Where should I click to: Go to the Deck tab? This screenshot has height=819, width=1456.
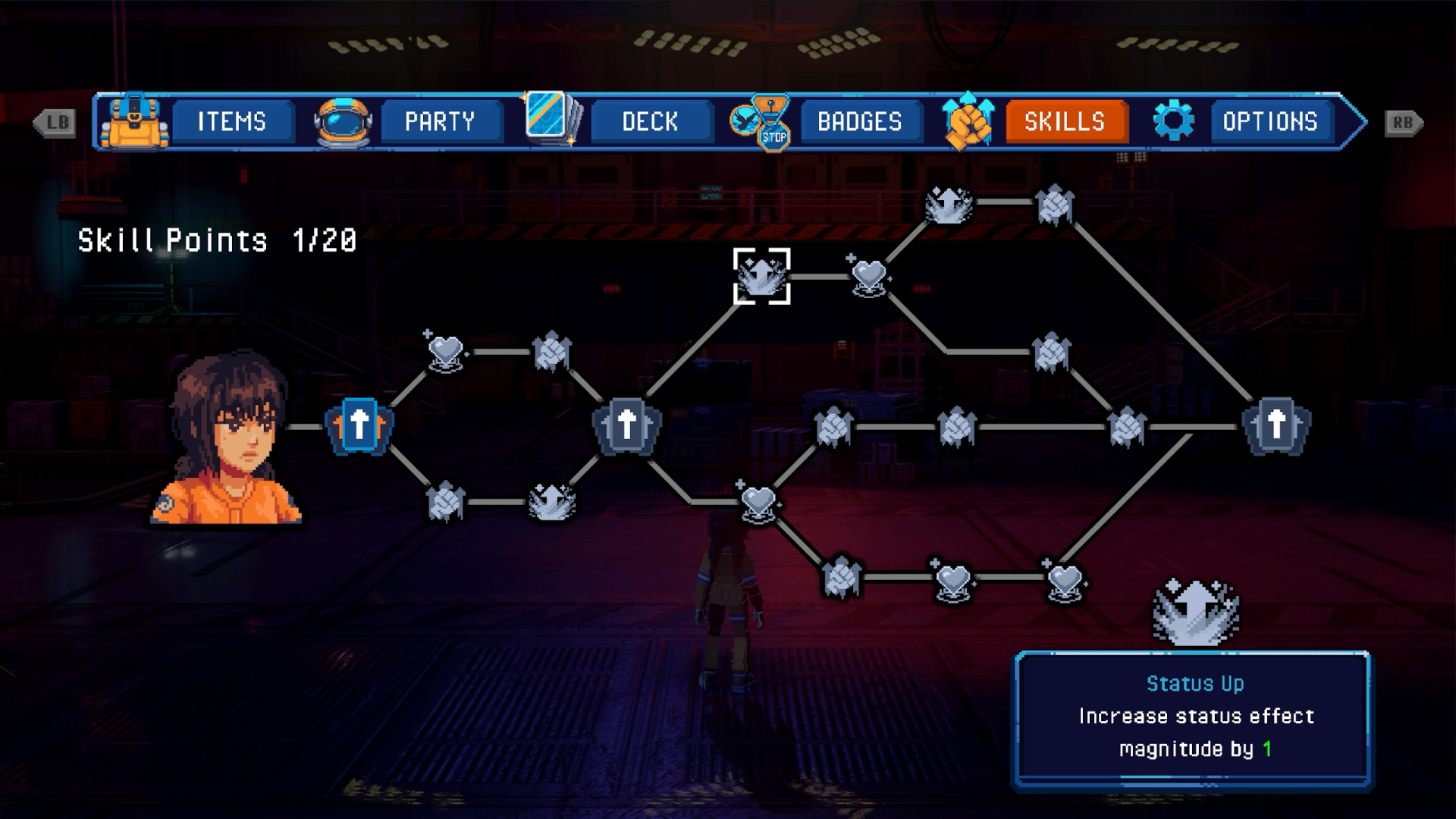pyautogui.click(x=650, y=121)
